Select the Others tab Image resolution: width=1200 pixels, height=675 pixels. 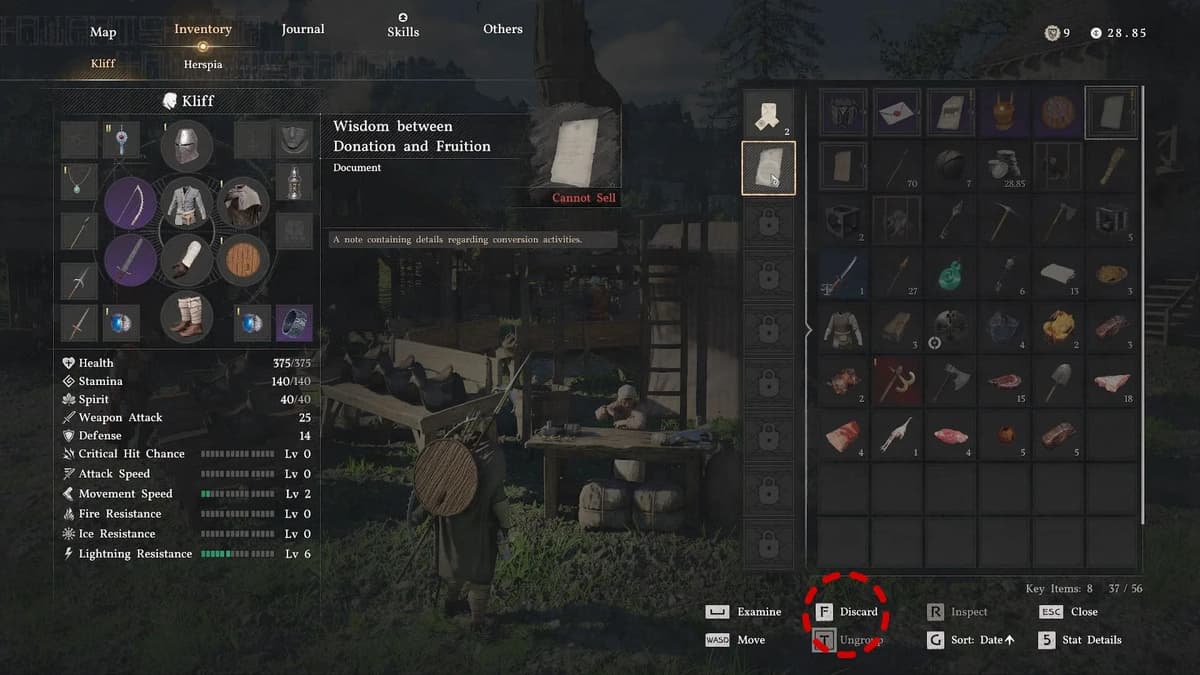coord(502,29)
